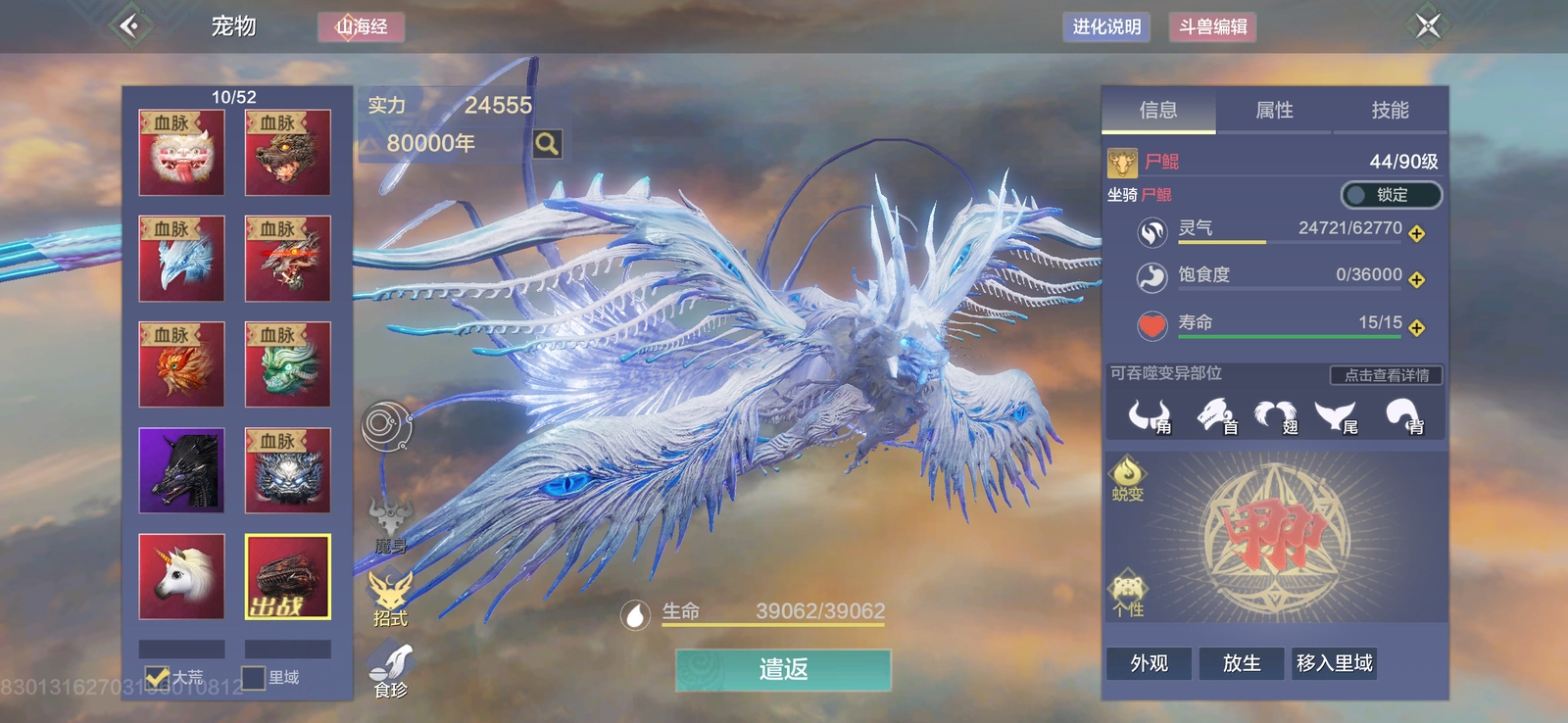Viewport: 1568px width, 723px height.
Task: Click 点击查看详情 for mutation details
Action: click(1386, 375)
